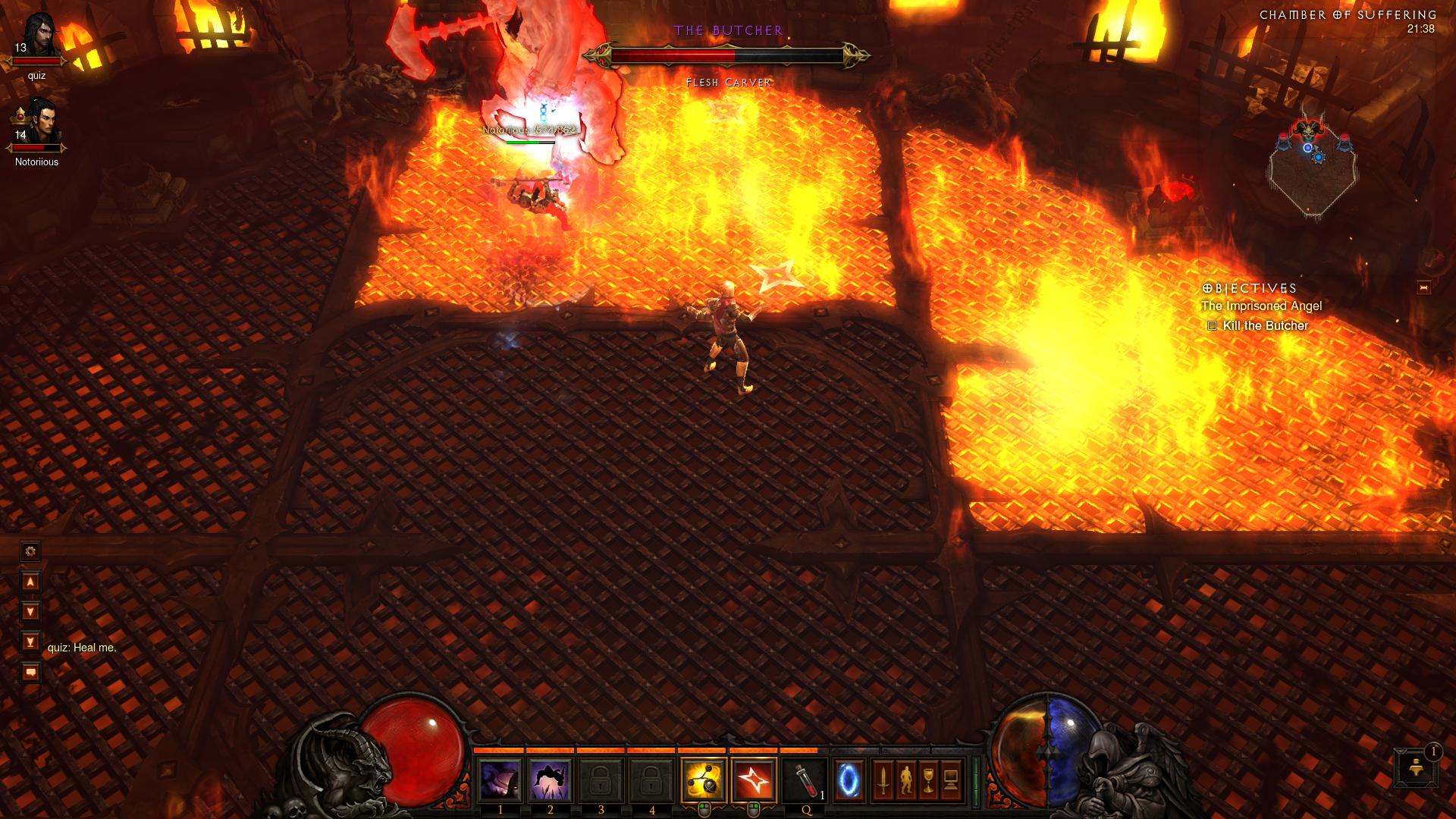Open the chat speech bubble button
Image resolution: width=1456 pixels, height=819 pixels.
(x=30, y=673)
